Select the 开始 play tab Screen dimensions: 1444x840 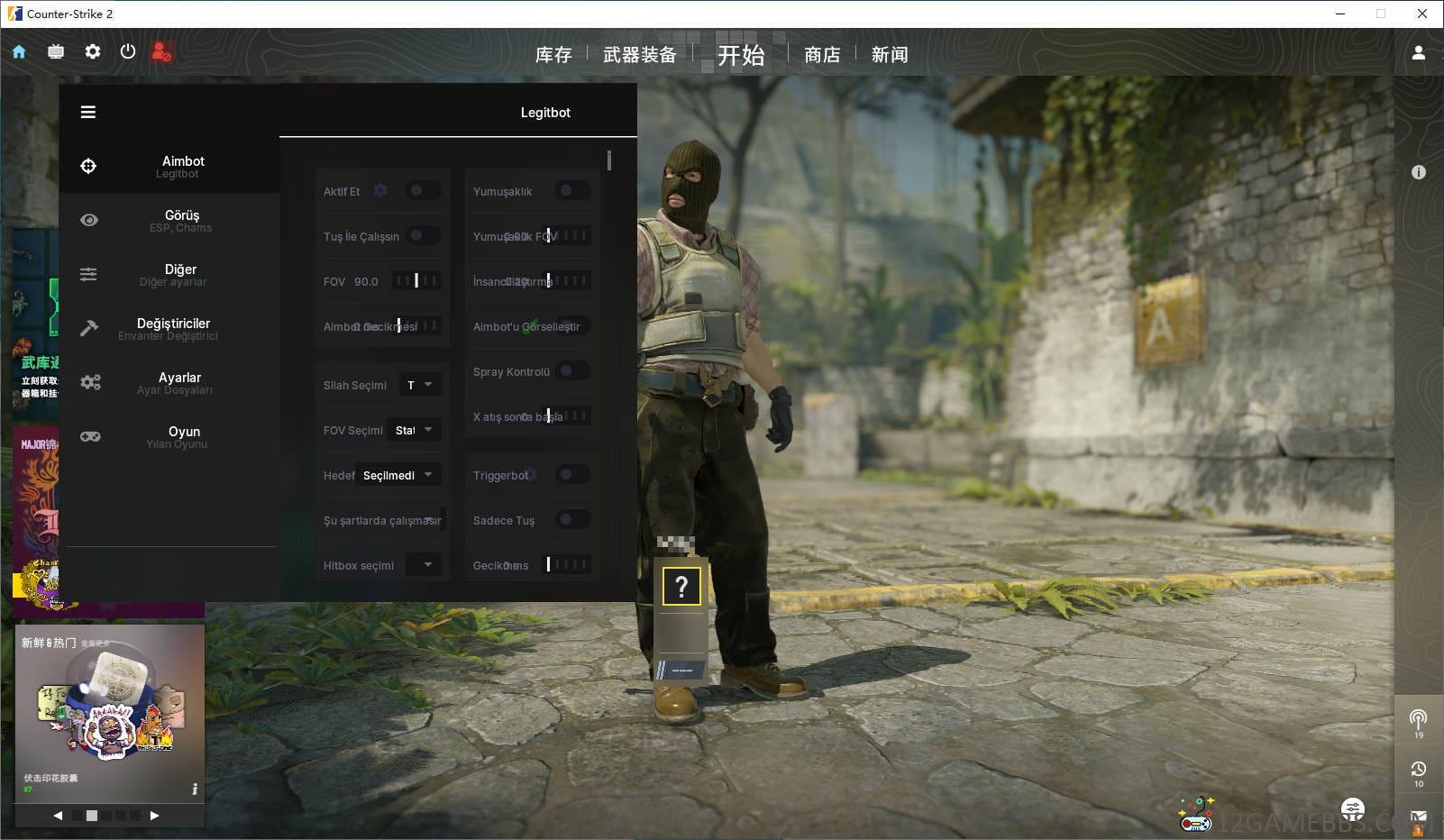741,55
